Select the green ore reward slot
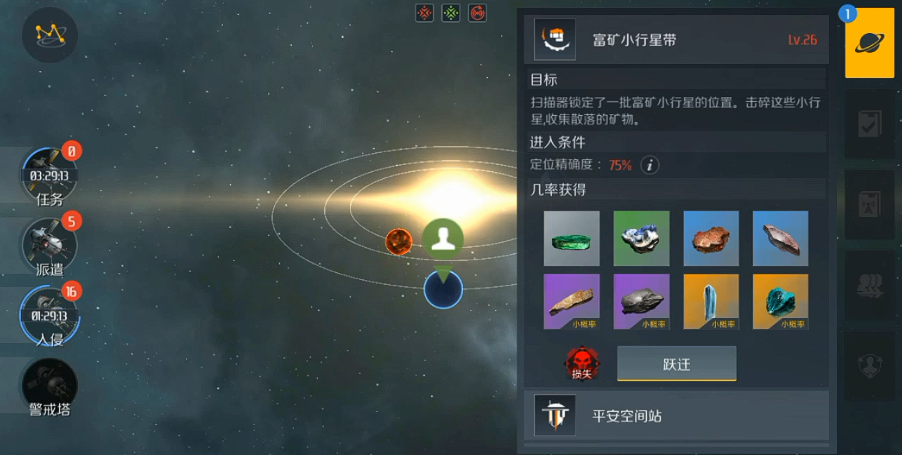The height and width of the screenshot is (455, 902). [x=571, y=238]
